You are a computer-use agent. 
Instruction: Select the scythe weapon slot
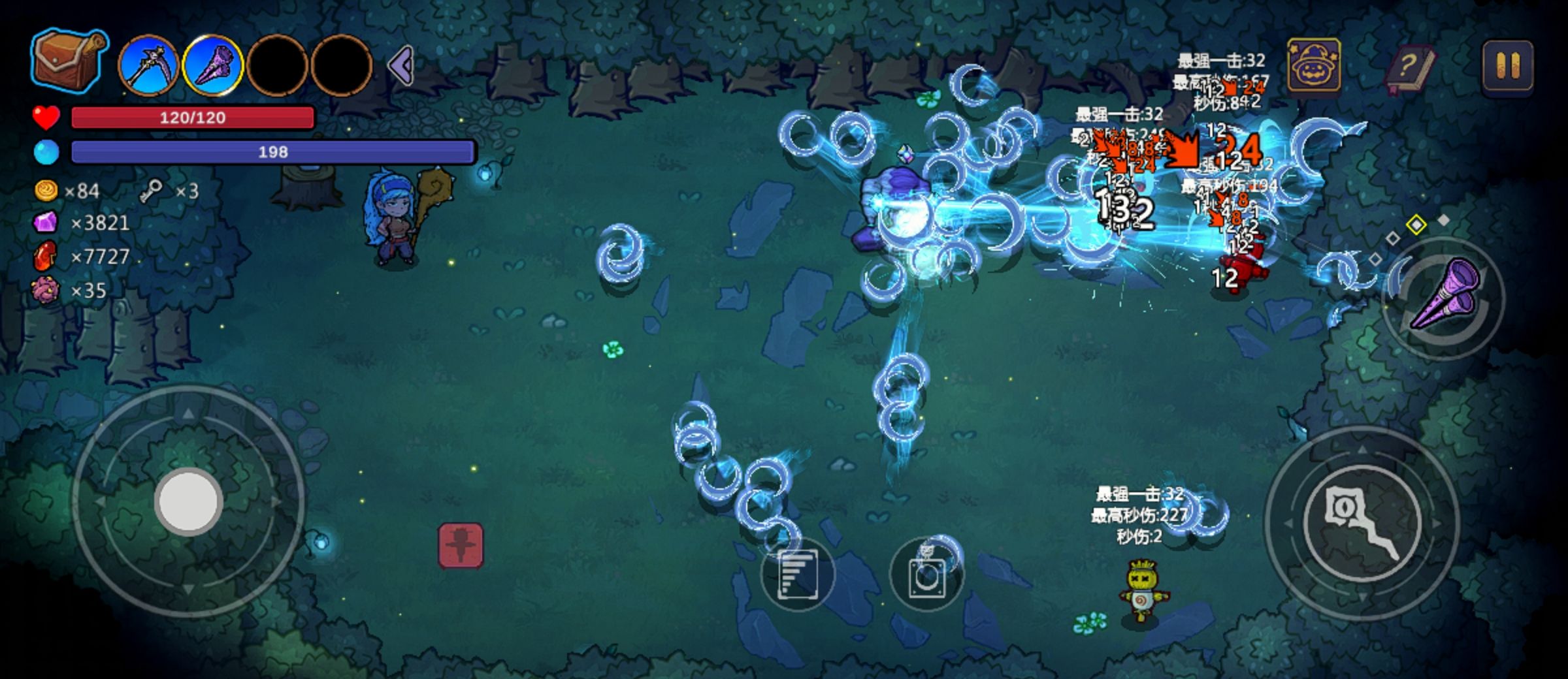[x=149, y=66]
